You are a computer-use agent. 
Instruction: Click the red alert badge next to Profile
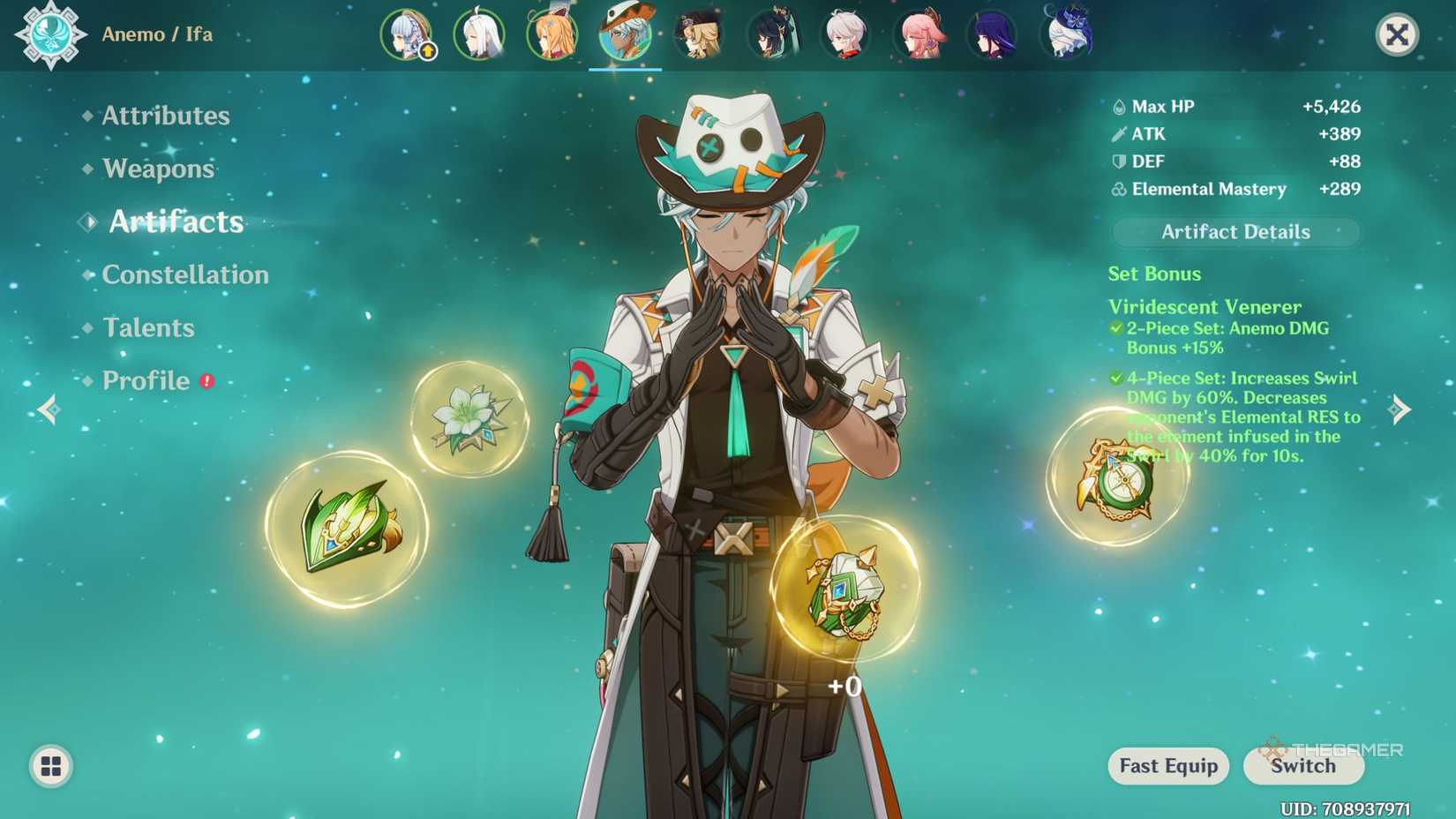(x=205, y=380)
